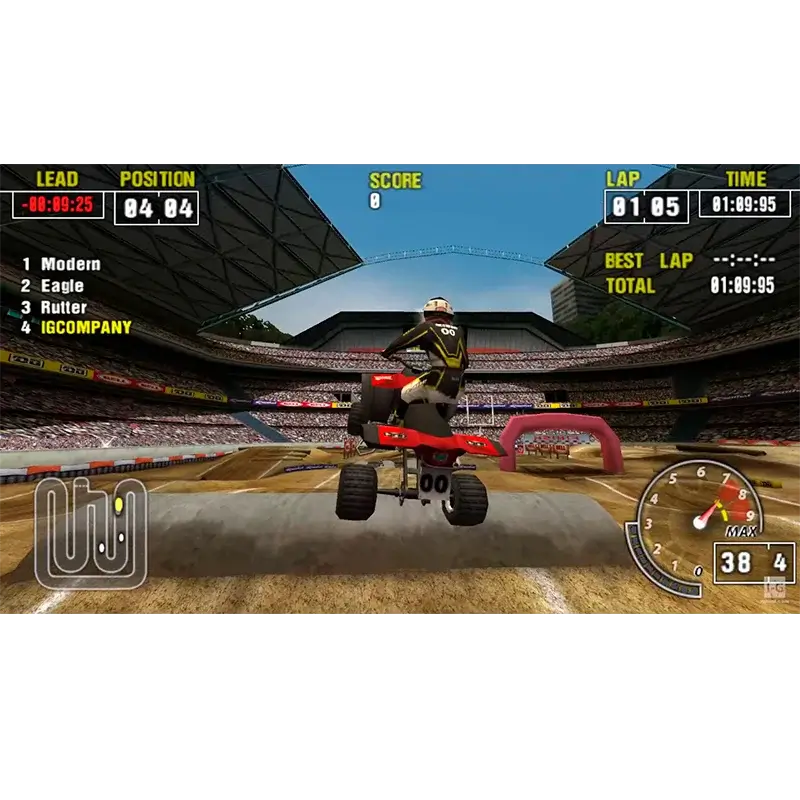Choose Rutter in the race standings
The image size is (800, 800).
63,307
